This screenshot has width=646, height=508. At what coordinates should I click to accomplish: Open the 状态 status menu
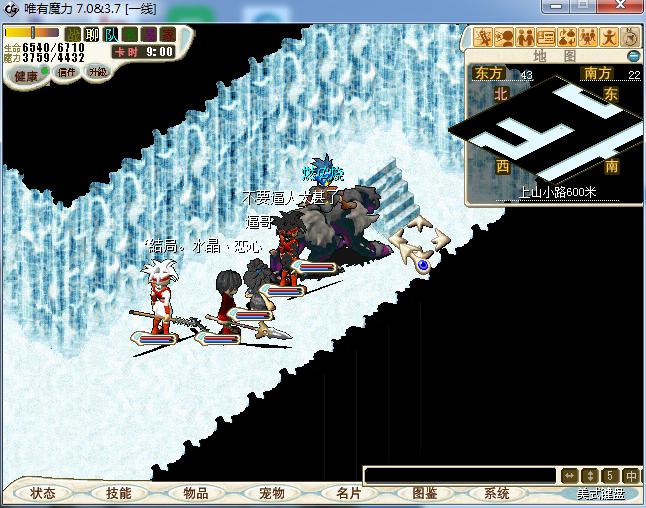point(43,493)
